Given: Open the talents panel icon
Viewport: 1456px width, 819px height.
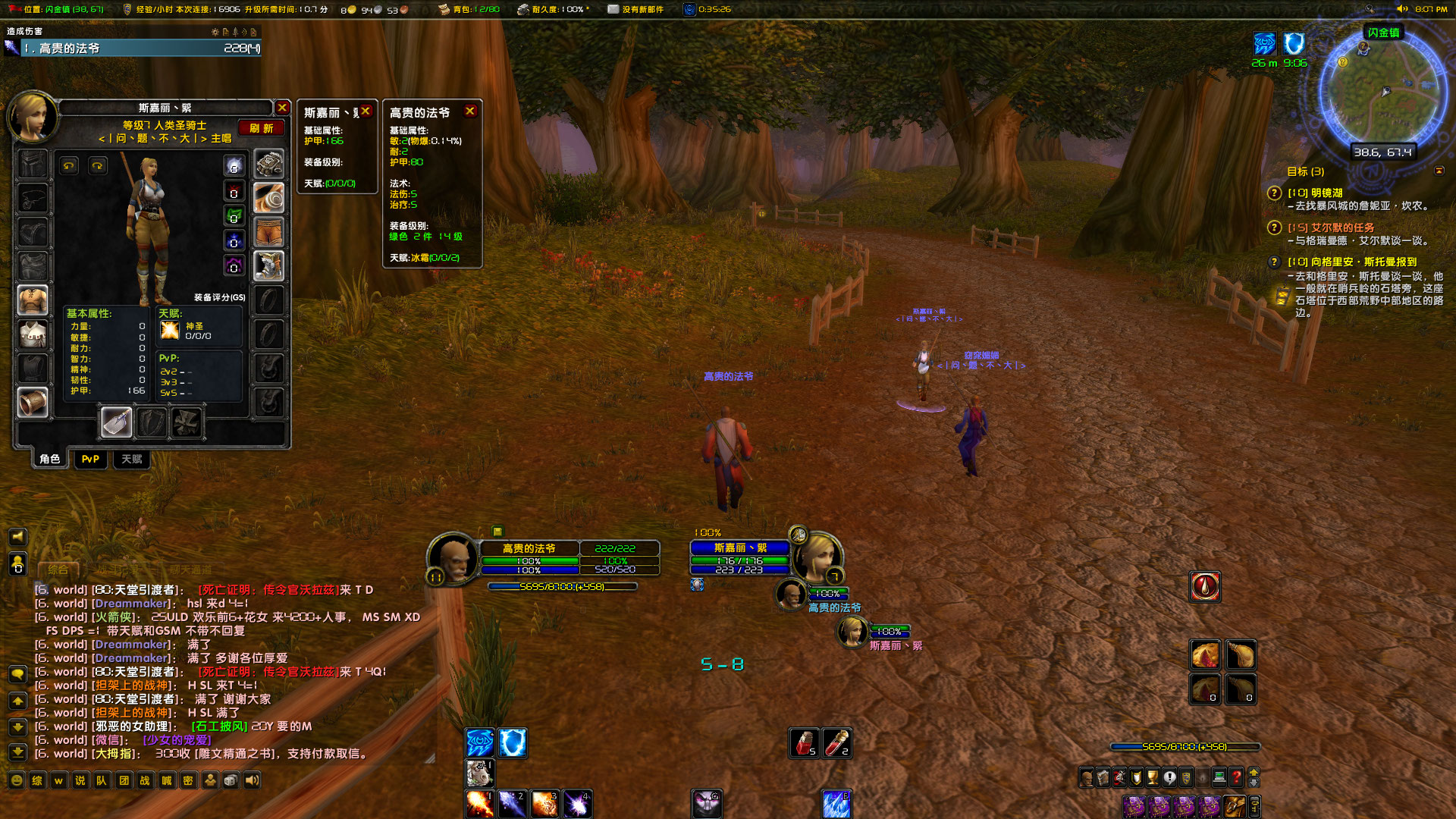Looking at the screenshot, I should [1119, 778].
